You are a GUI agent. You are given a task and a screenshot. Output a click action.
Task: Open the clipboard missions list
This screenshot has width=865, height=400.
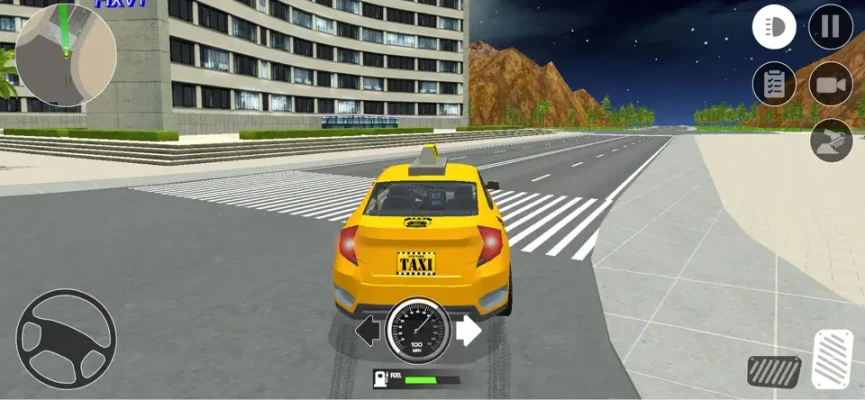(x=774, y=83)
